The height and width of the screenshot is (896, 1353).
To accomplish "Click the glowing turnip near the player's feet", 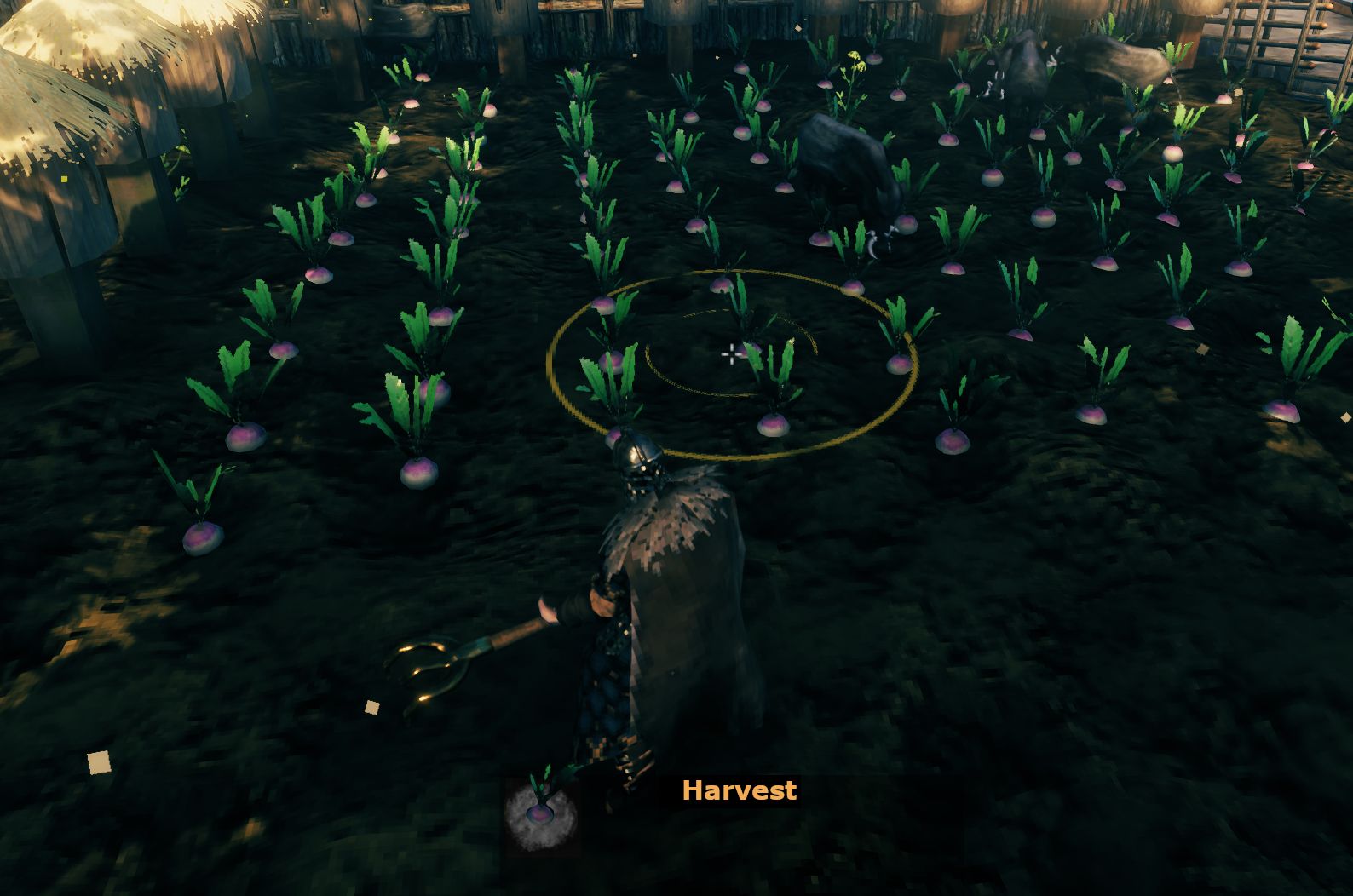I will [x=544, y=813].
